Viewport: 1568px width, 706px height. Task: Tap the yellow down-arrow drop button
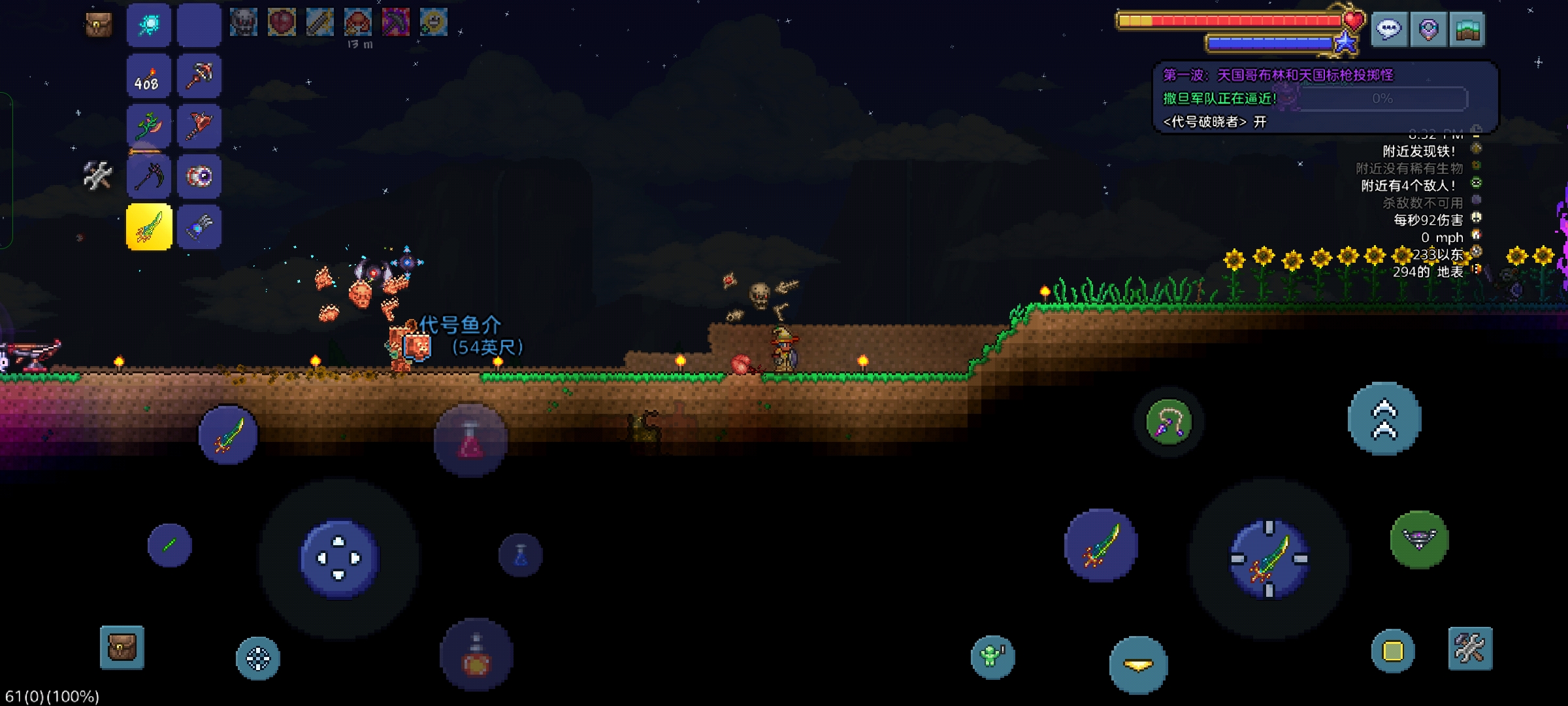tap(1138, 665)
